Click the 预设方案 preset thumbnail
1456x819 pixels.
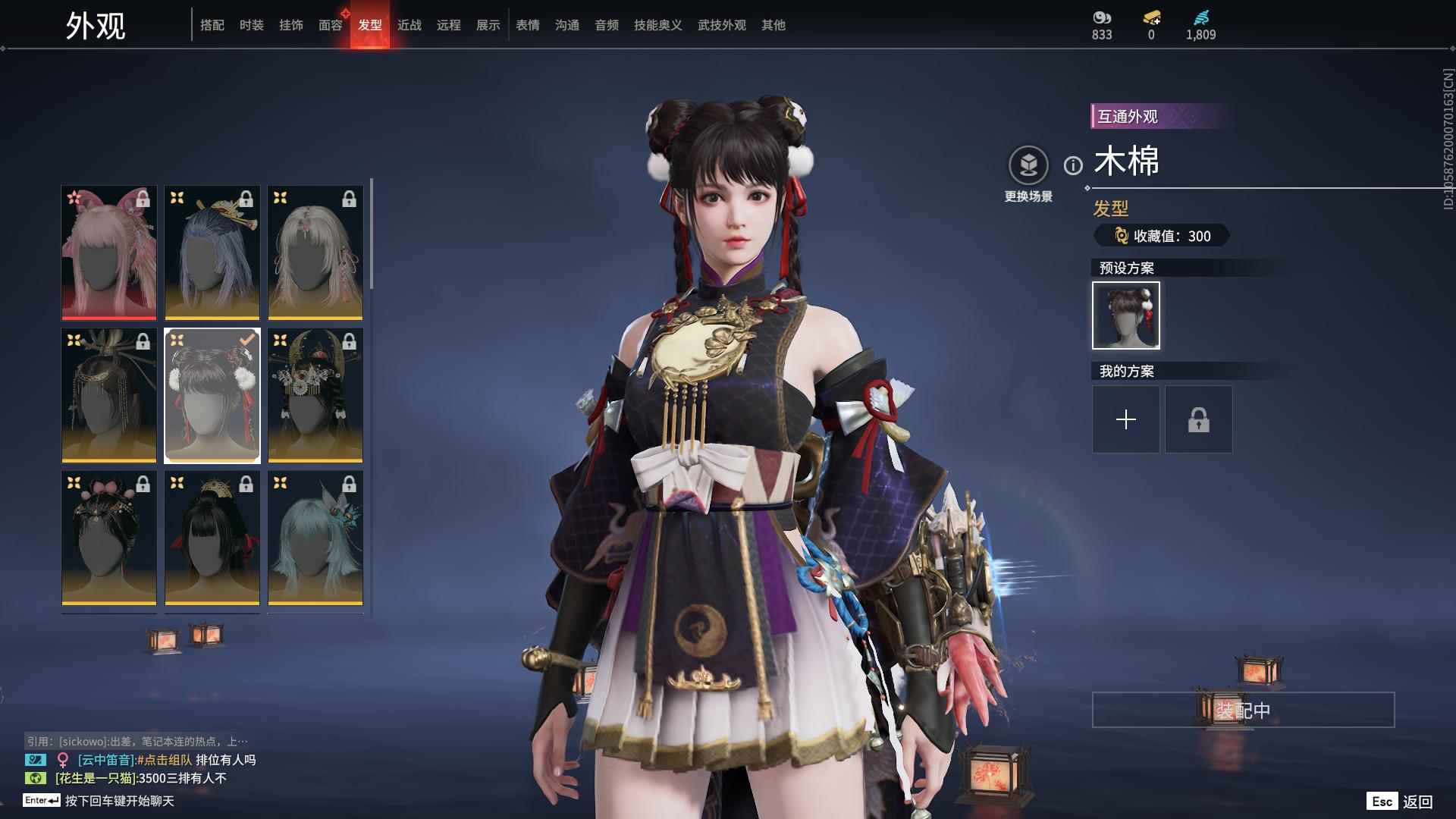1125,315
